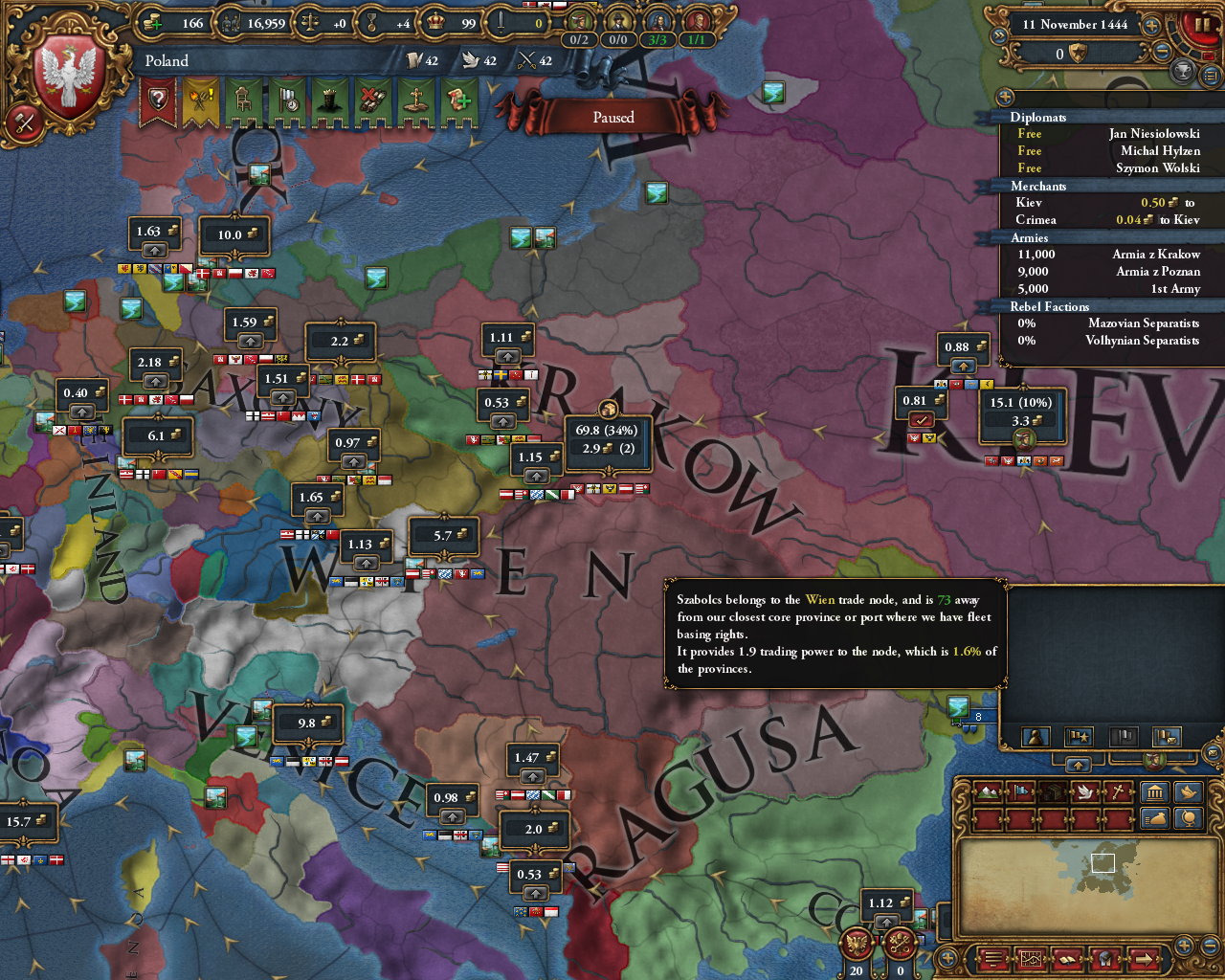Switch to the diplomatic dove map mode
Viewport: 1225px width, 980px height.
tap(1085, 792)
